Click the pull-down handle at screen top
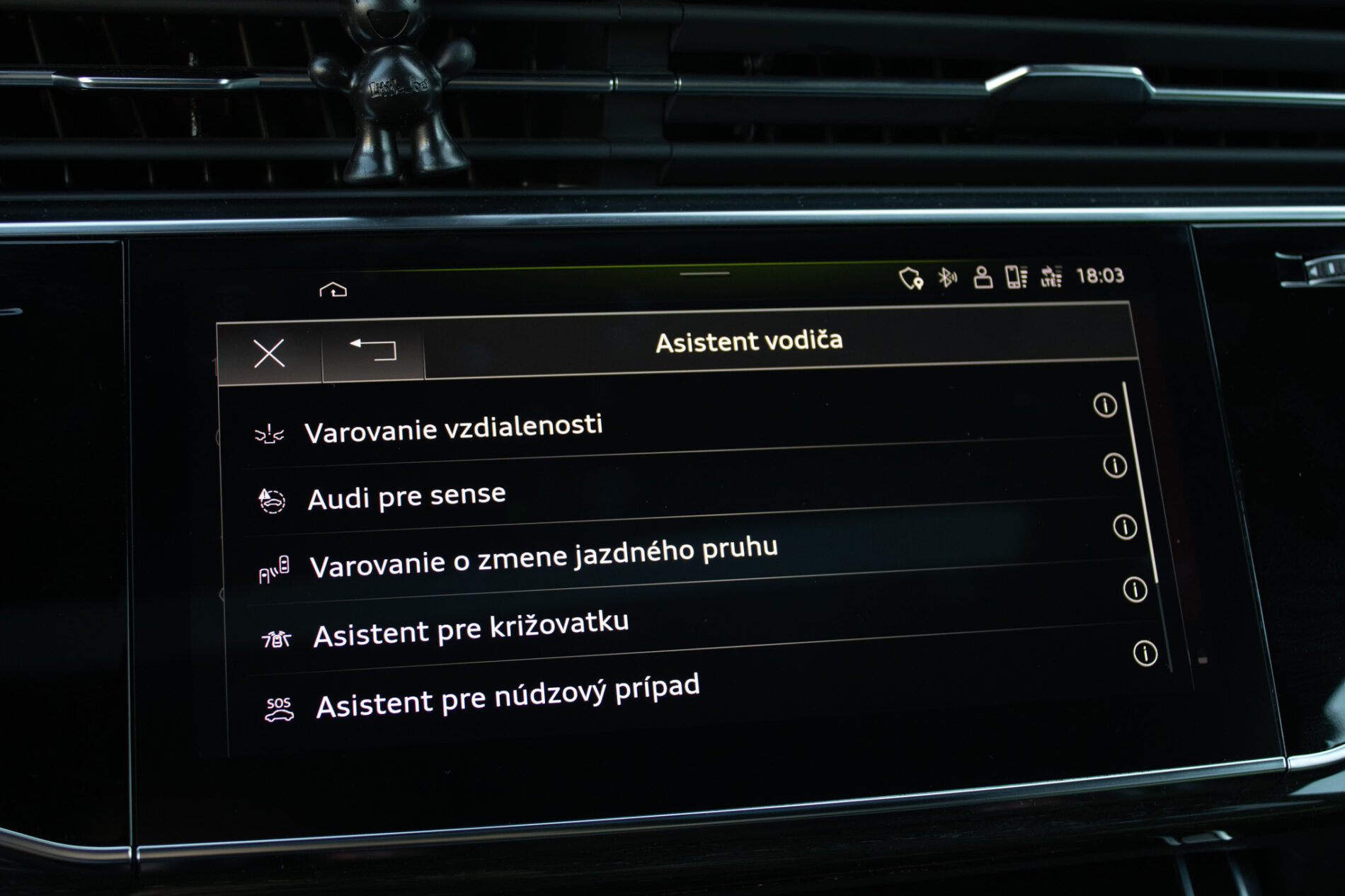 tap(704, 273)
